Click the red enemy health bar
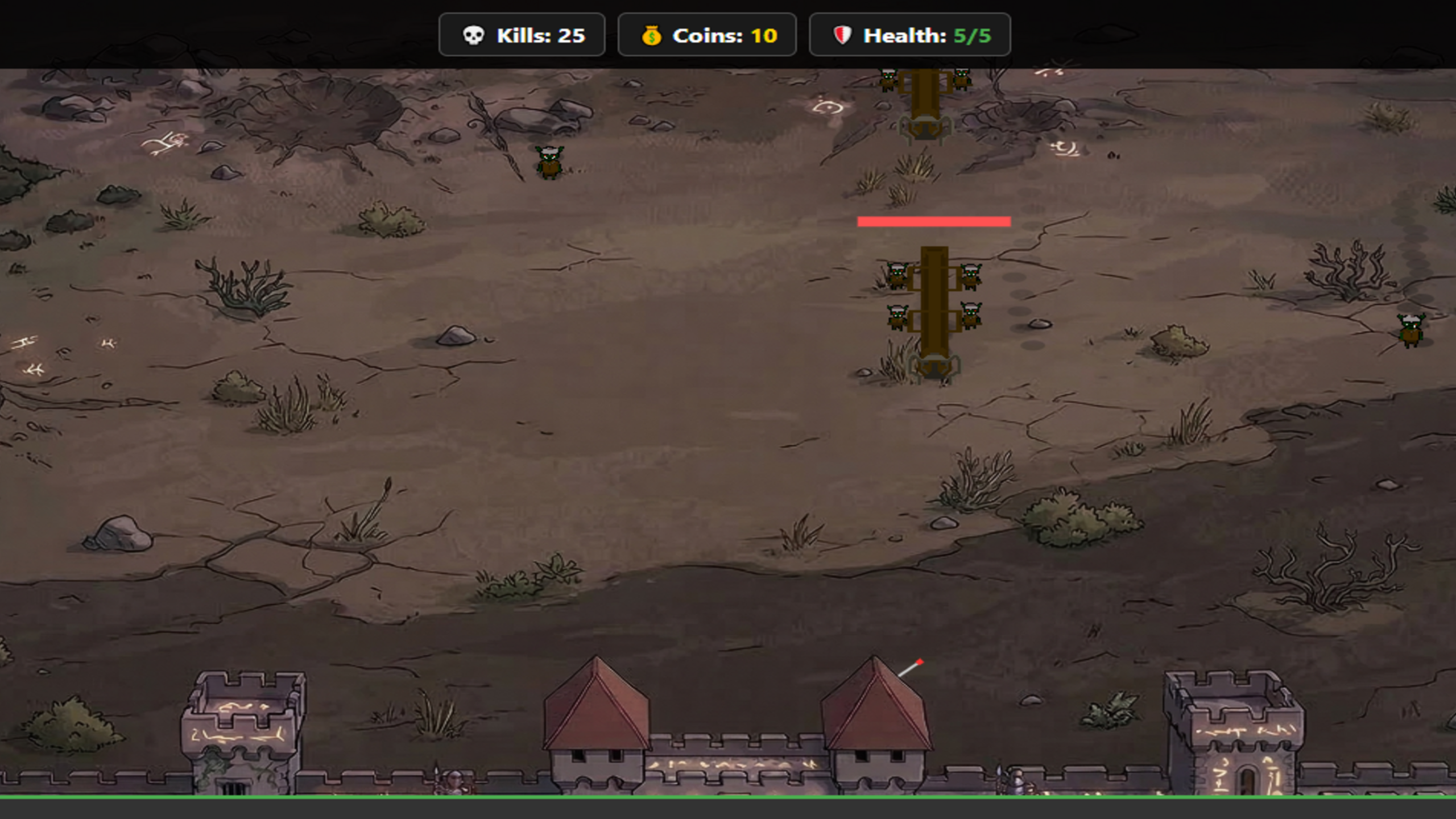Viewport: 1456px width, 819px height. pyautogui.click(x=934, y=221)
